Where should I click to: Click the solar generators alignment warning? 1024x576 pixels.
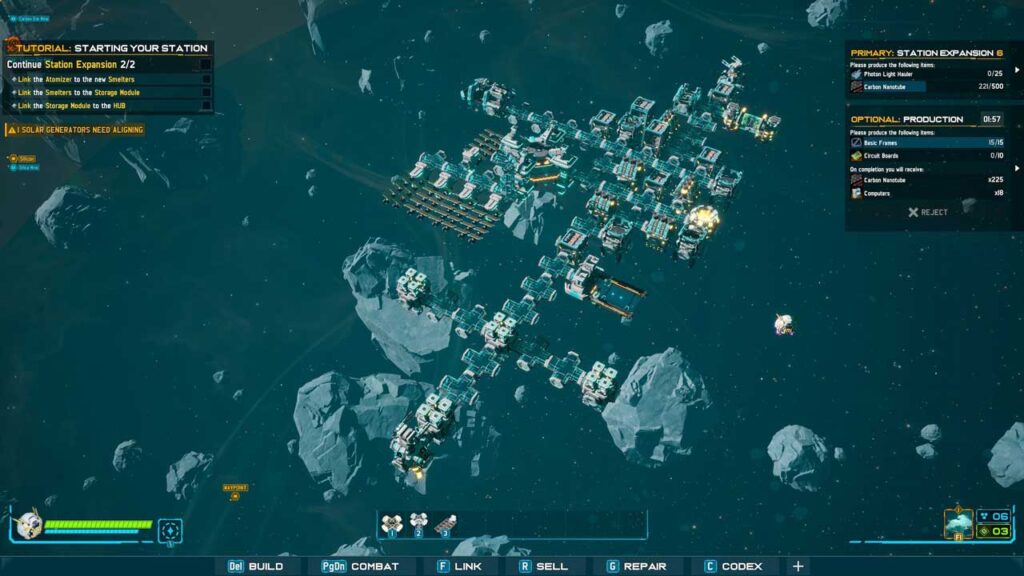click(x=76, y=130)
